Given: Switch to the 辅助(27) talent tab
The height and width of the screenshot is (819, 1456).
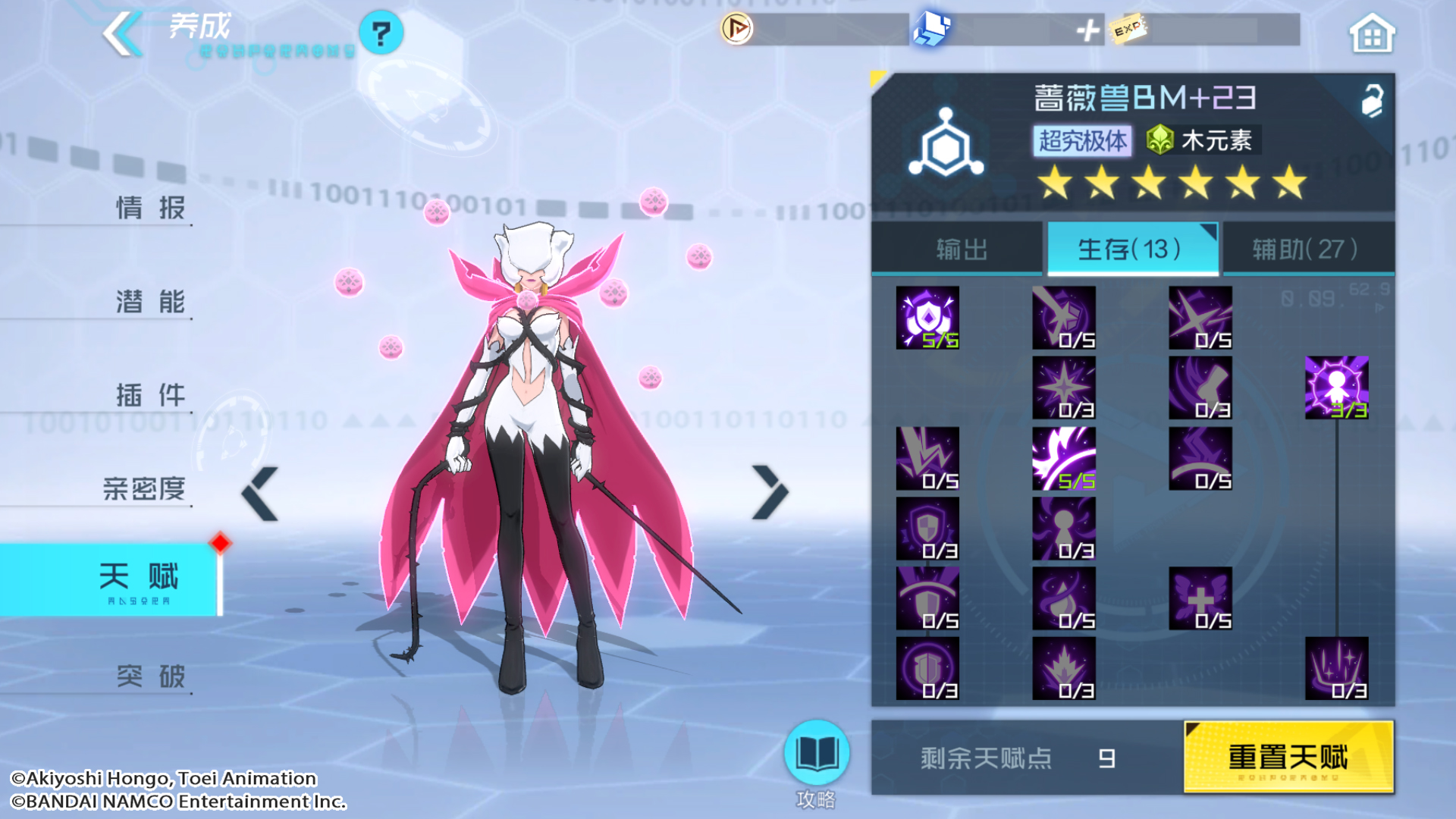Looking at the screenshot, I should 1306,249.
